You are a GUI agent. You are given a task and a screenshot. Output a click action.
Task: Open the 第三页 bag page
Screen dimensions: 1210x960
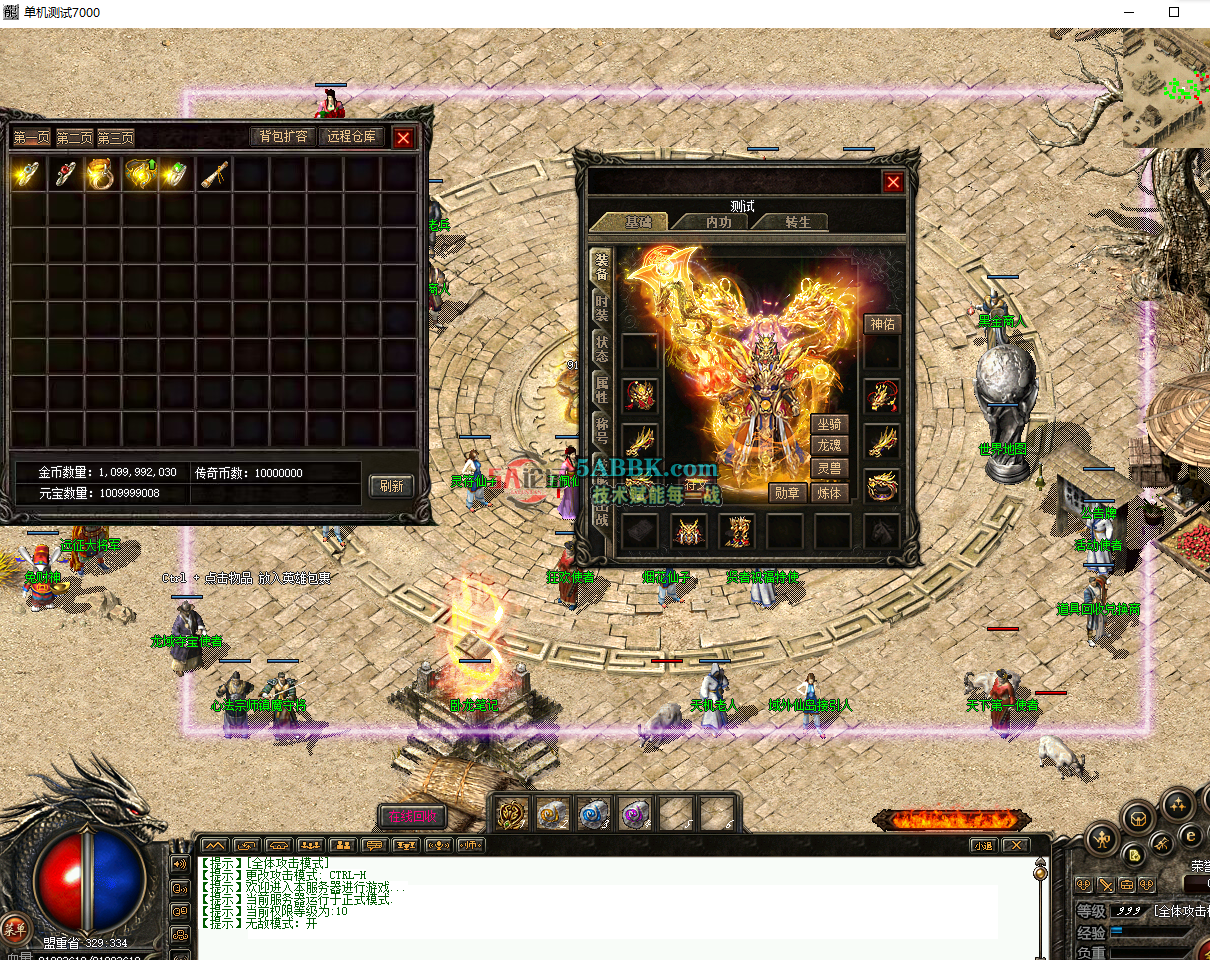point(115,138)
